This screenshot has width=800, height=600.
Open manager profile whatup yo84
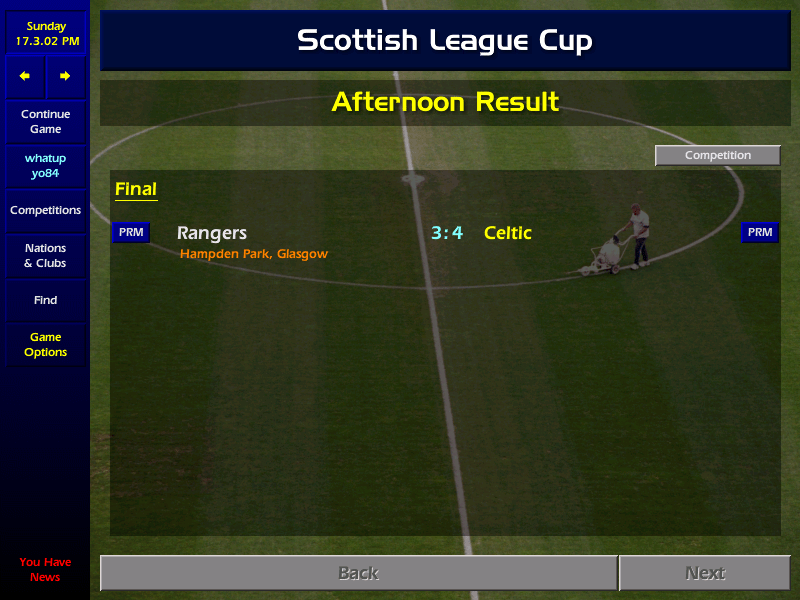click(x=45, y=166)
